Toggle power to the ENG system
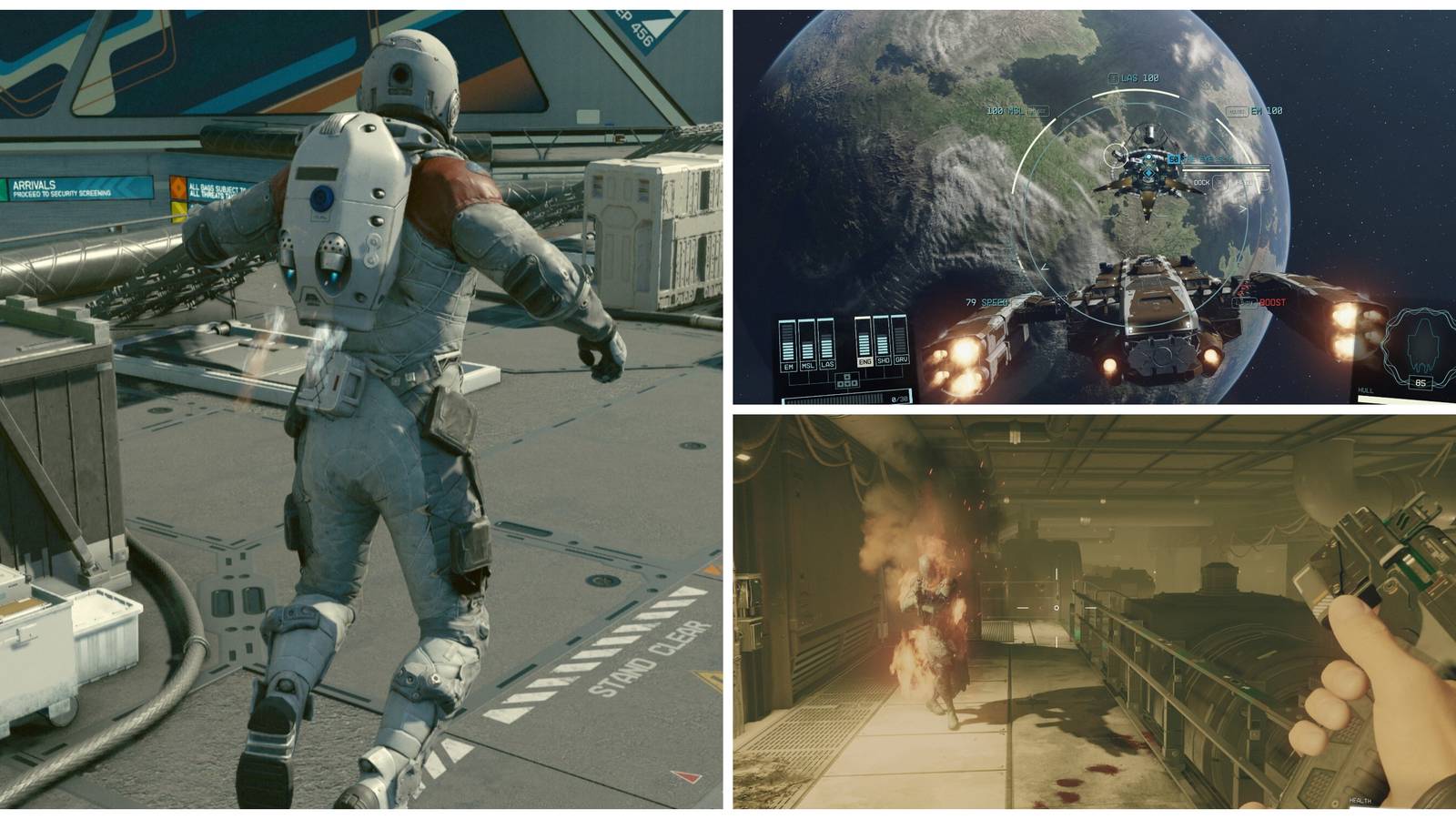The width and height of the screenshot is (1456, 819). click(x=864, y=360)
